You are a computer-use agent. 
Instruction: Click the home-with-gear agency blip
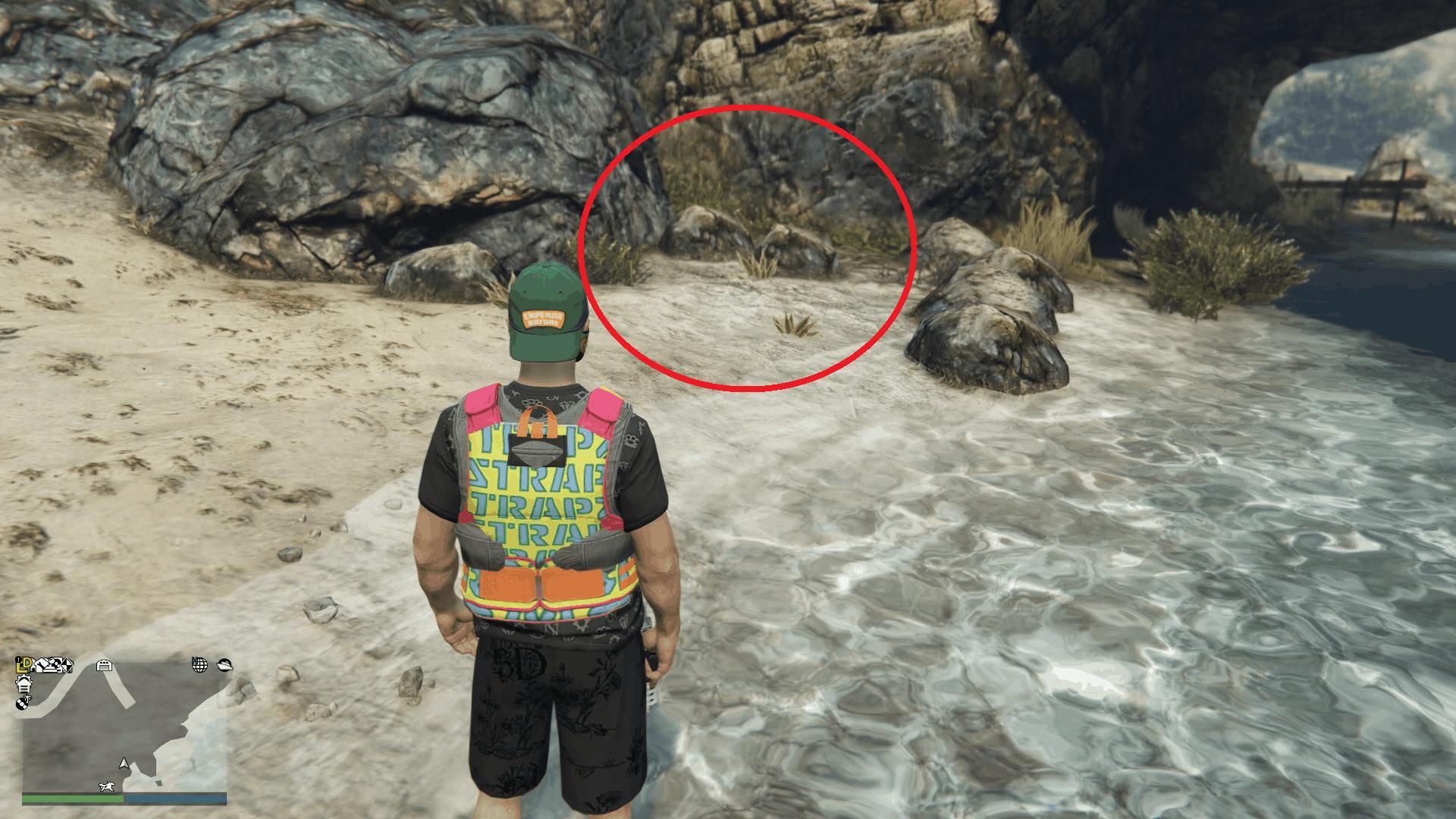(x=24, y=683)
